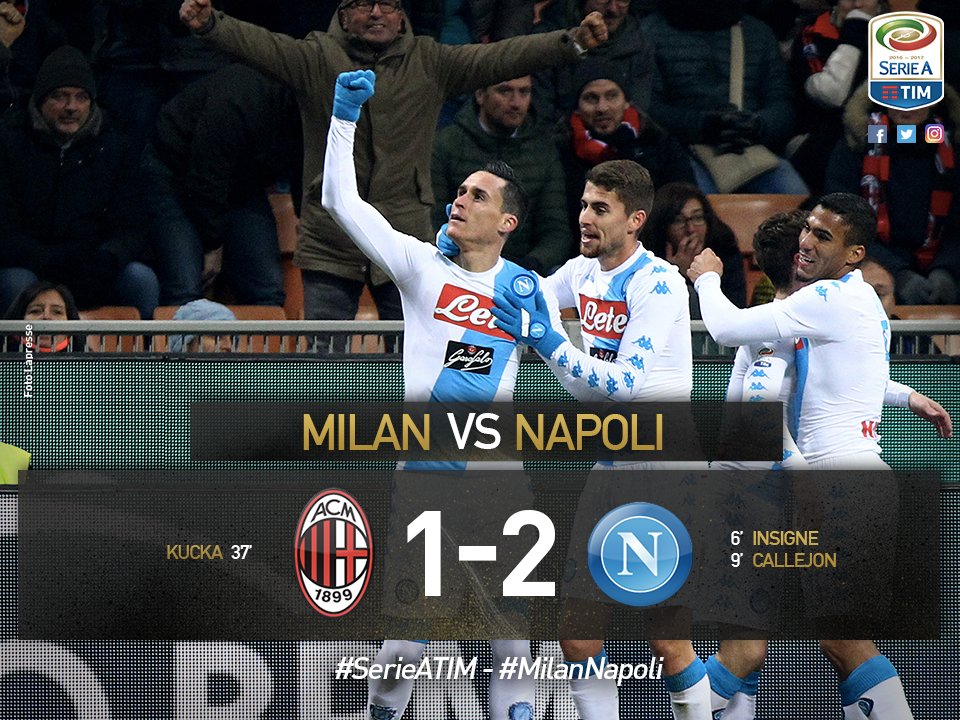Click the Serie A TIM logo
The height and width of the screenshot is (720, 960).
[x=905, y=60]
